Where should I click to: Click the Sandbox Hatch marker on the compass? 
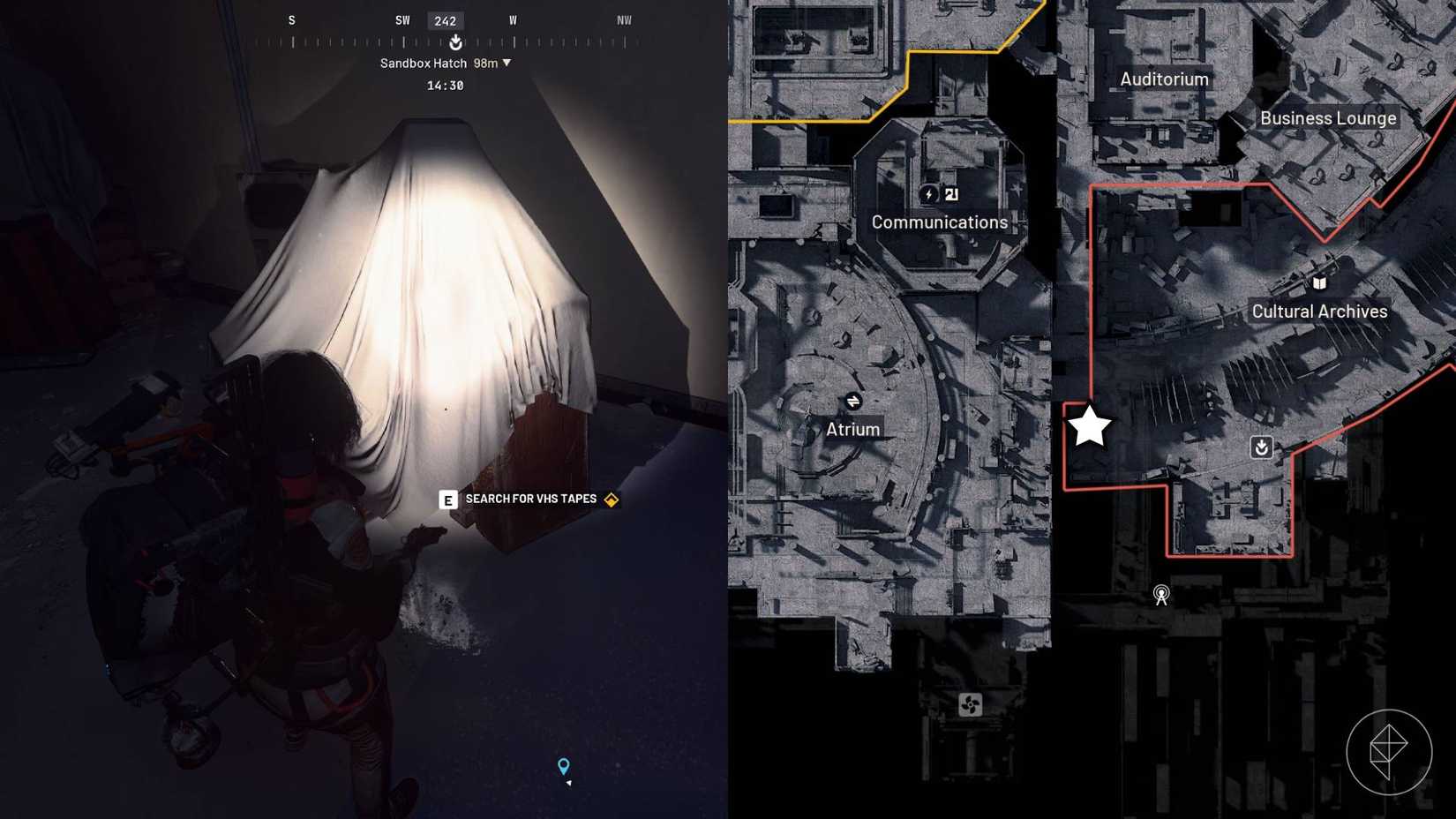[455, 41]
